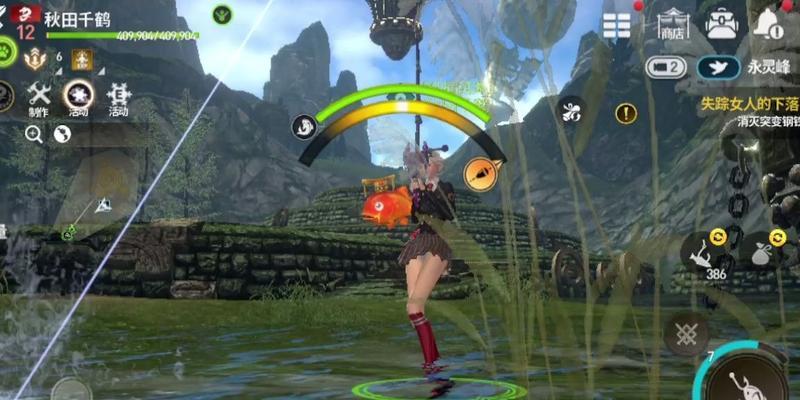Image resolution: width=800 pixels, height=400 pixels.
Task: Tap the green paw pet button
Action: click(6, 50)
